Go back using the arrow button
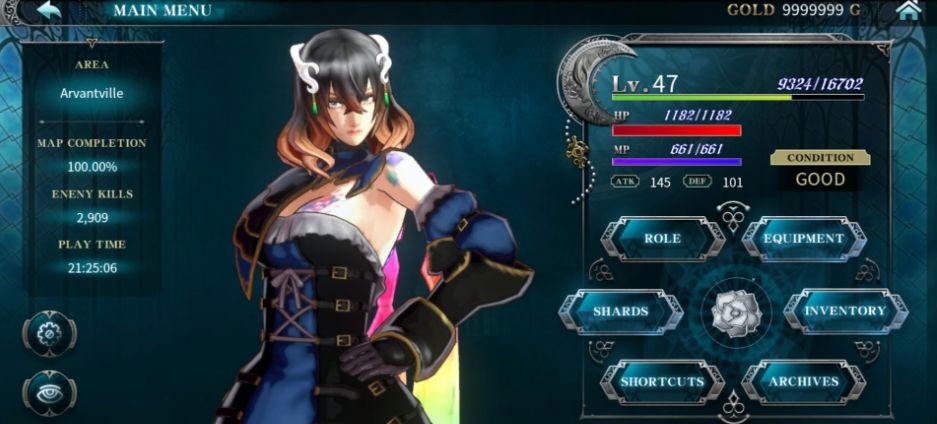Screen dimensions: 937x424 click(45, 11)
